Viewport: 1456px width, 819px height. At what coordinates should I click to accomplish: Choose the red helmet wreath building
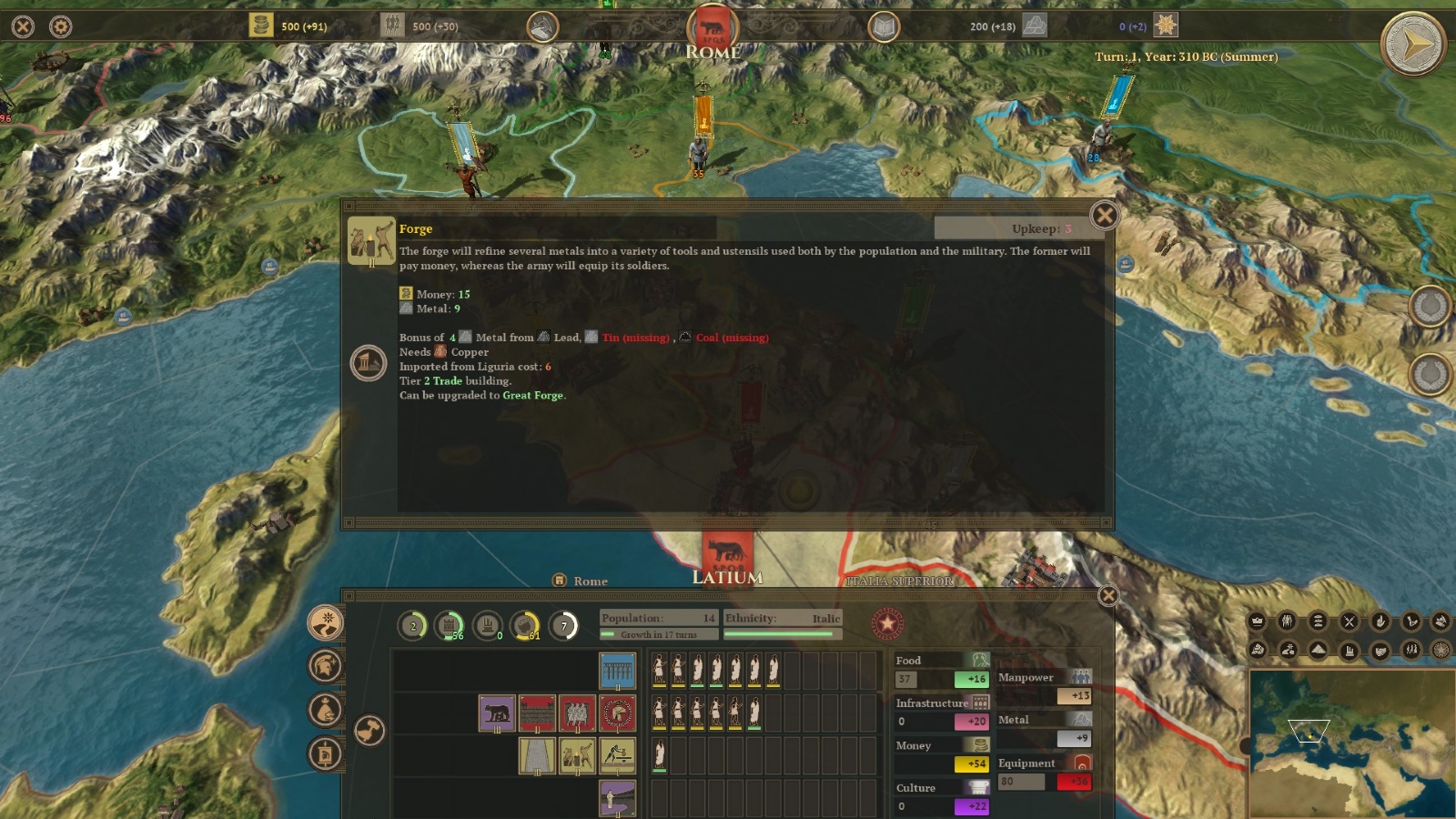[x=617, y=713]
